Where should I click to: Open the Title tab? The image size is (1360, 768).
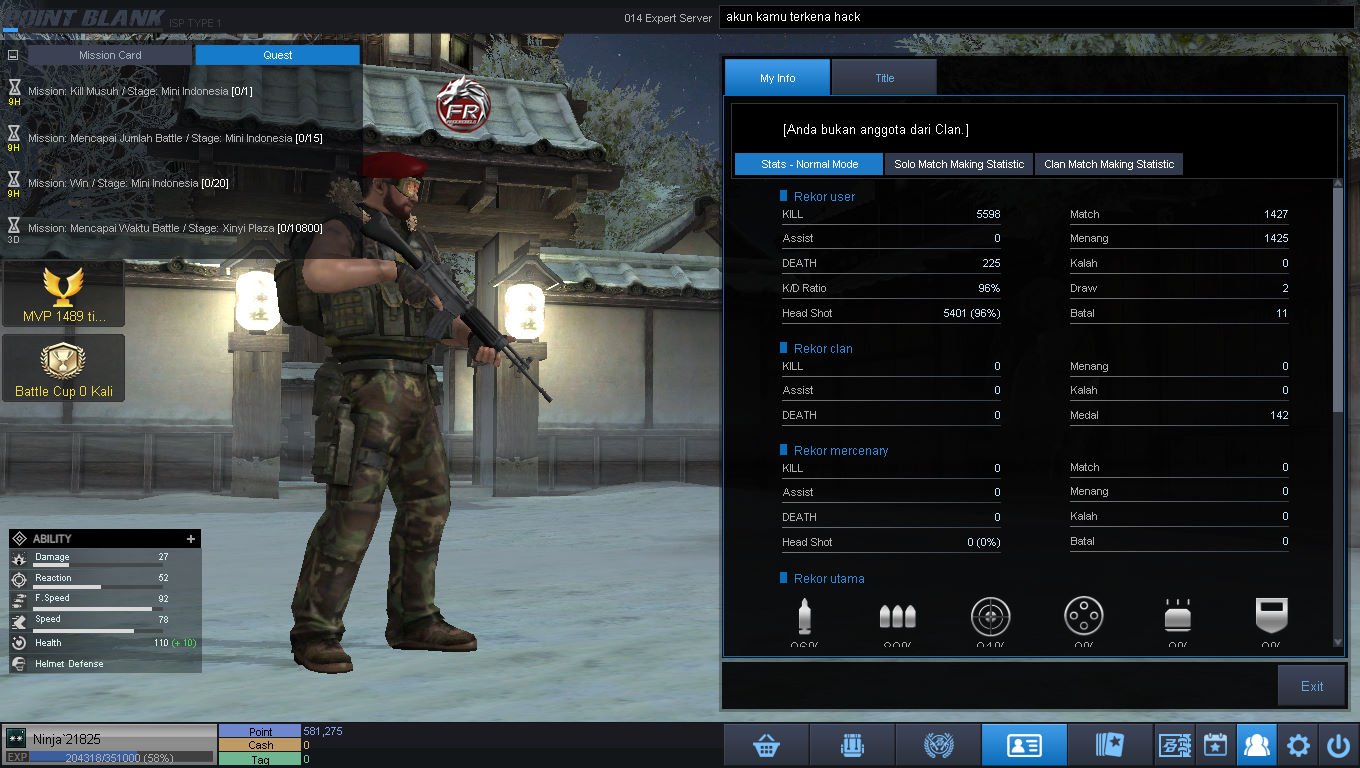point(884,78)
